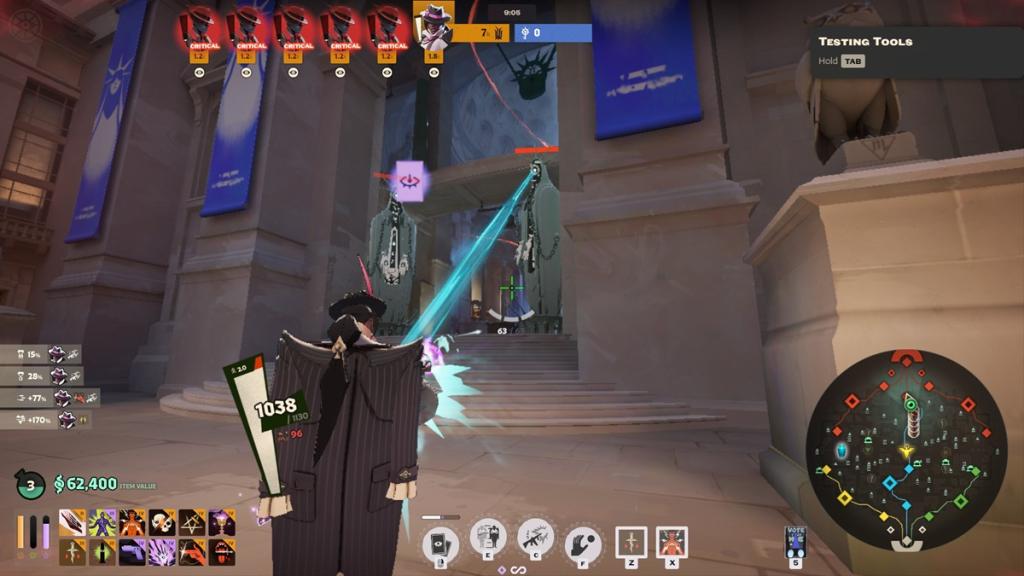
Task: Select the purple spiky eye item icon
Action: coord(162,551)
